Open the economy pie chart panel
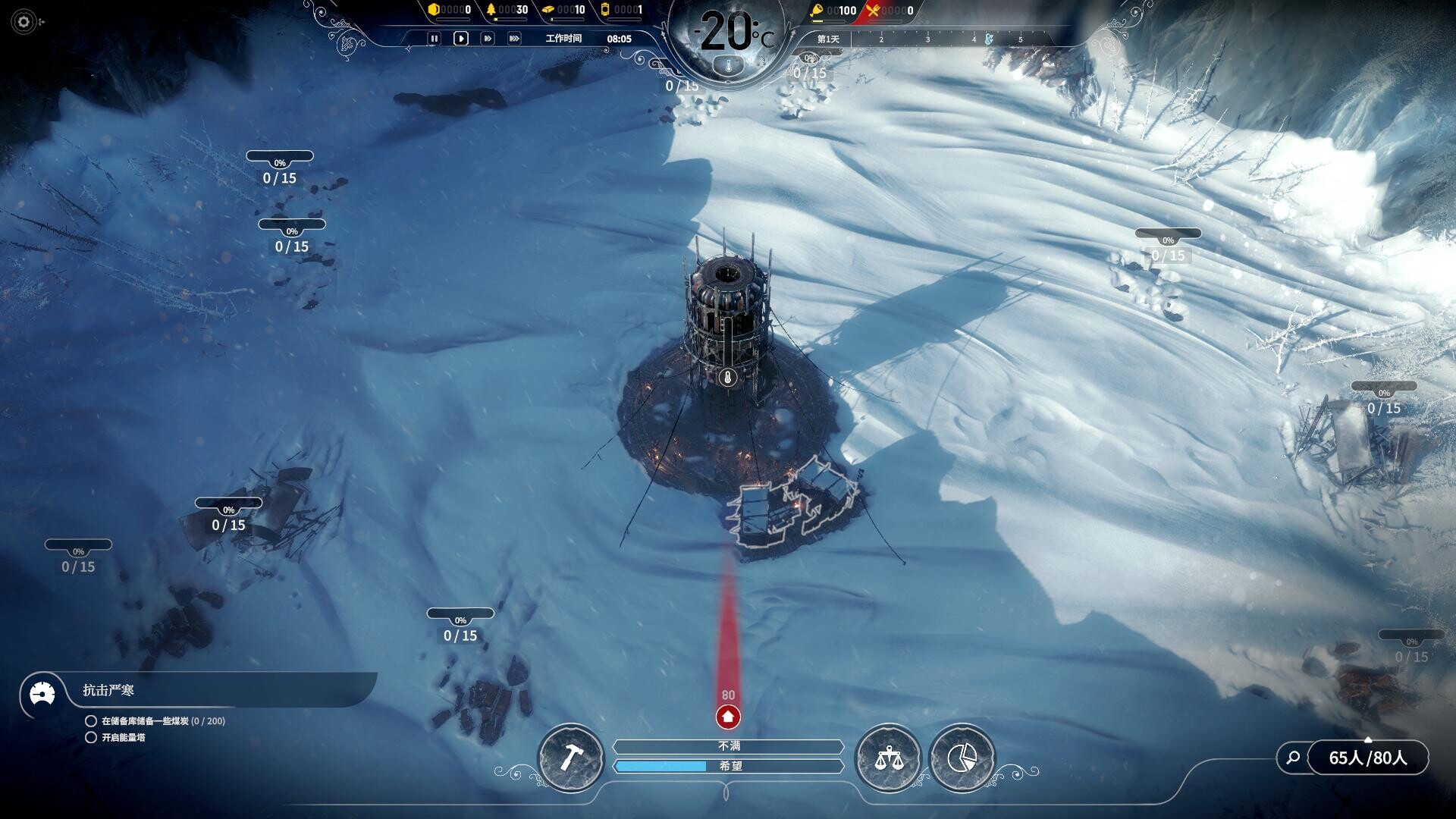The image size is (1456, 819). click(962, 758)
